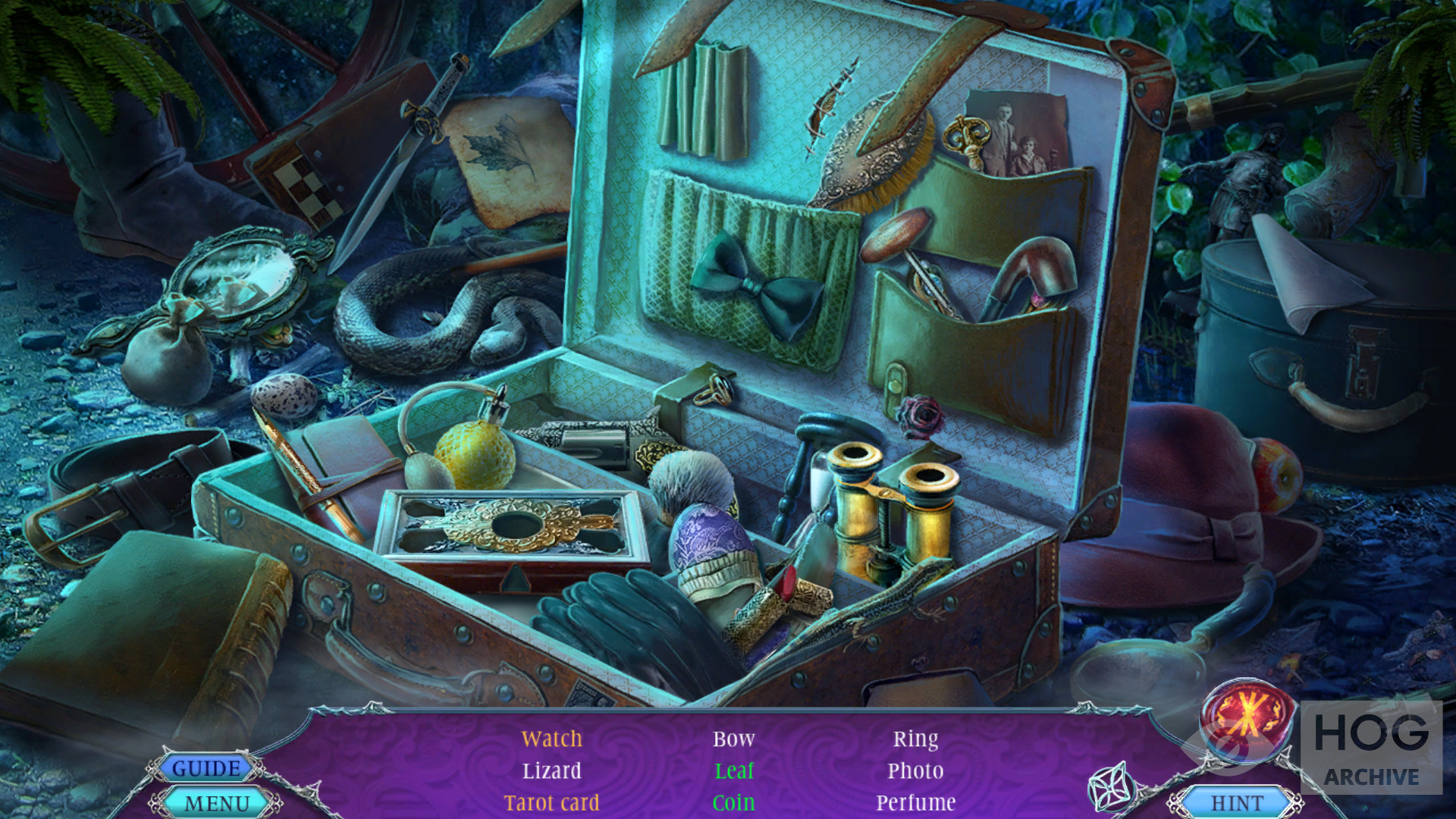Image resolution: width=1456 pixels, height=819 pixels.
Task: Use the HINT button
Action: click(x=1237, y=802)
